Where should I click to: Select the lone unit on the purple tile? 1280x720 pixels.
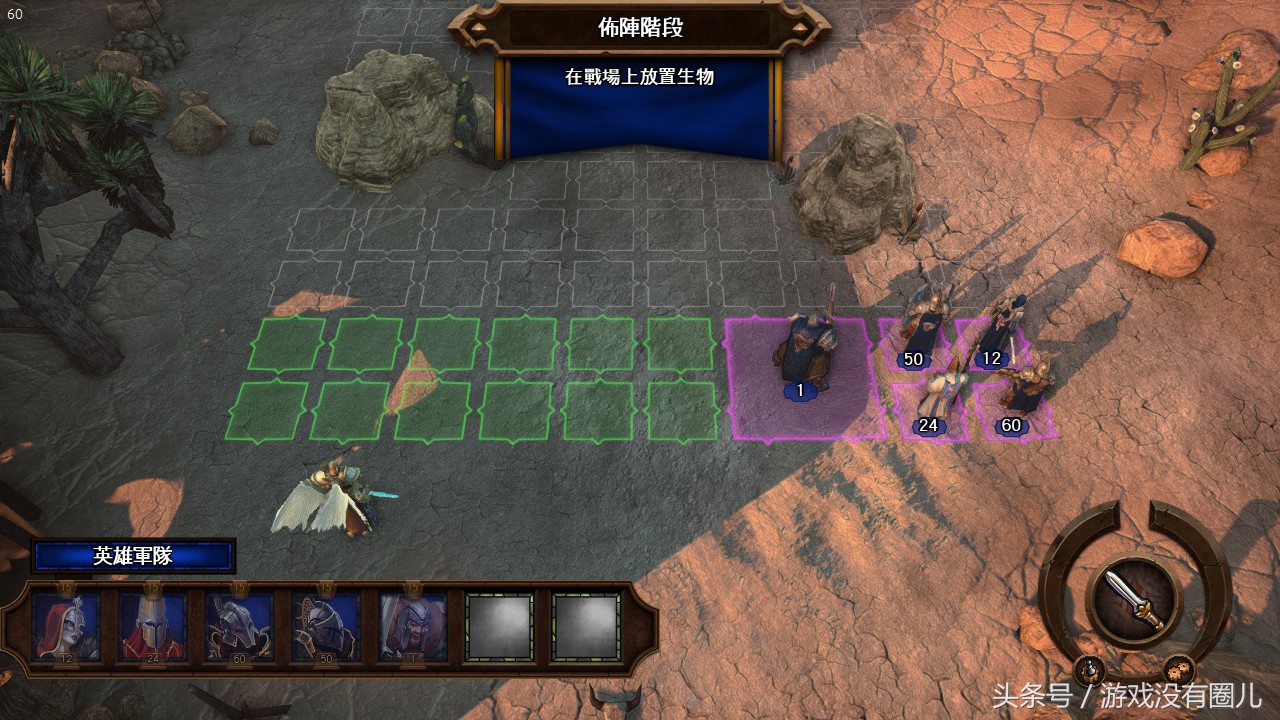801,355
